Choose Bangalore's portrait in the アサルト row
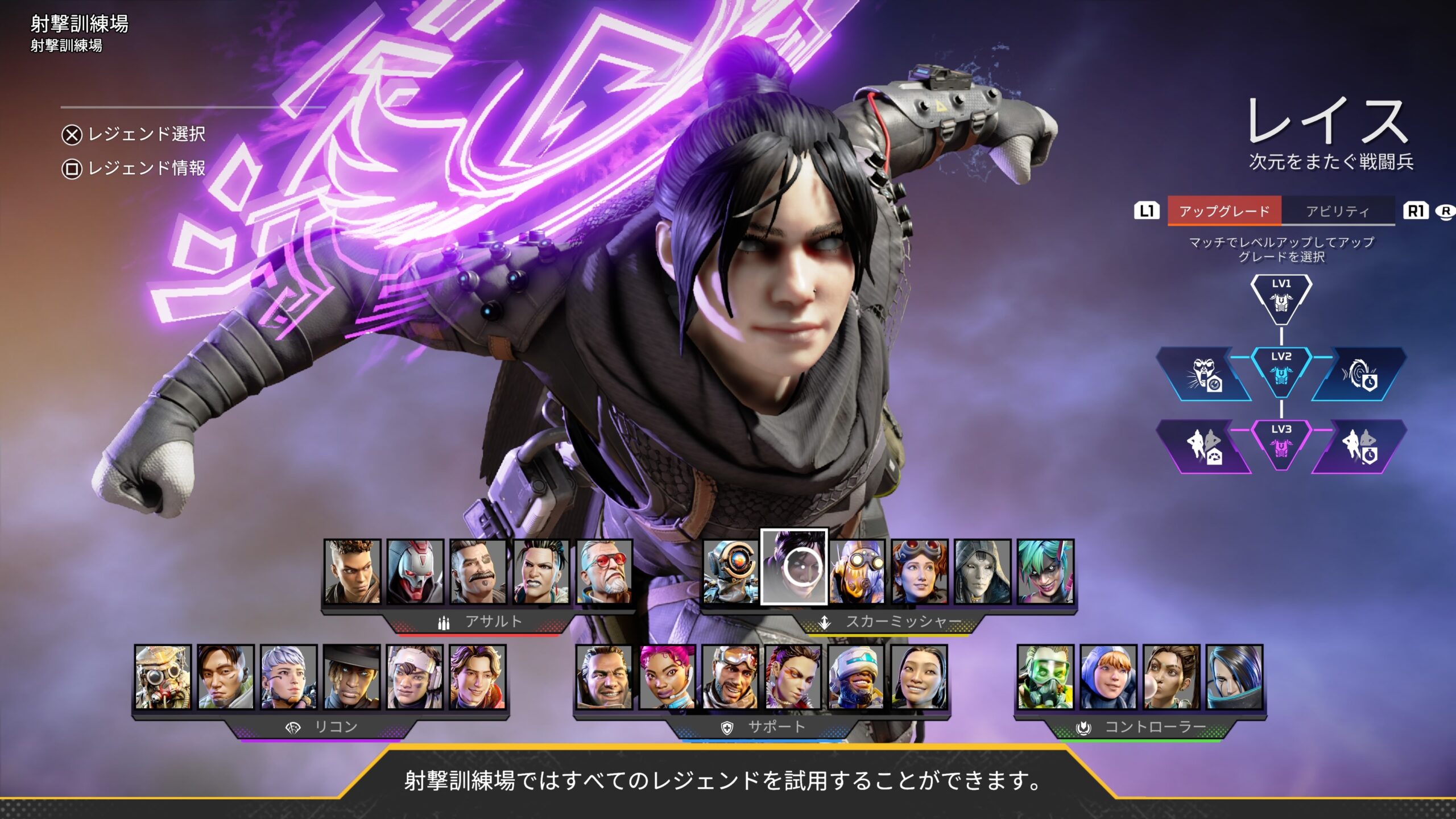 [x=352, y=572]
